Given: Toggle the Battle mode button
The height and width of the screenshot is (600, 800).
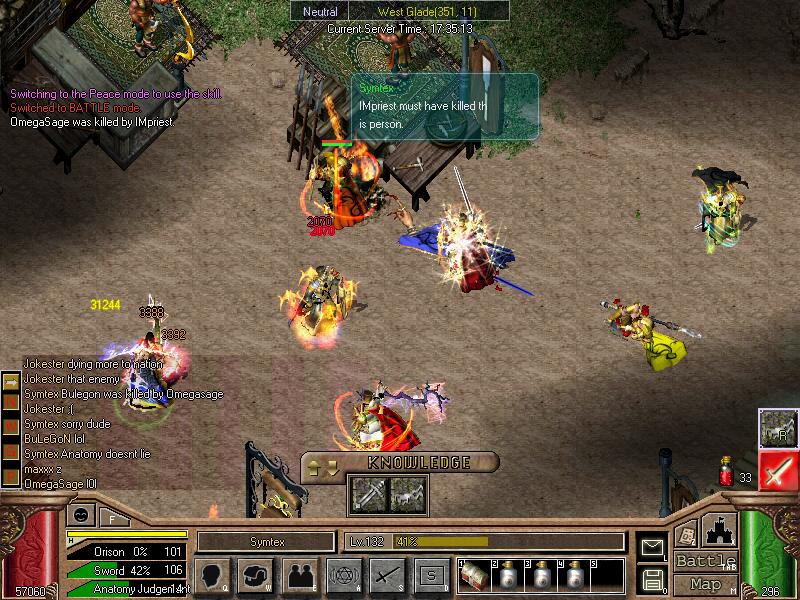Looking at the screenshot, I should (705, 561).
